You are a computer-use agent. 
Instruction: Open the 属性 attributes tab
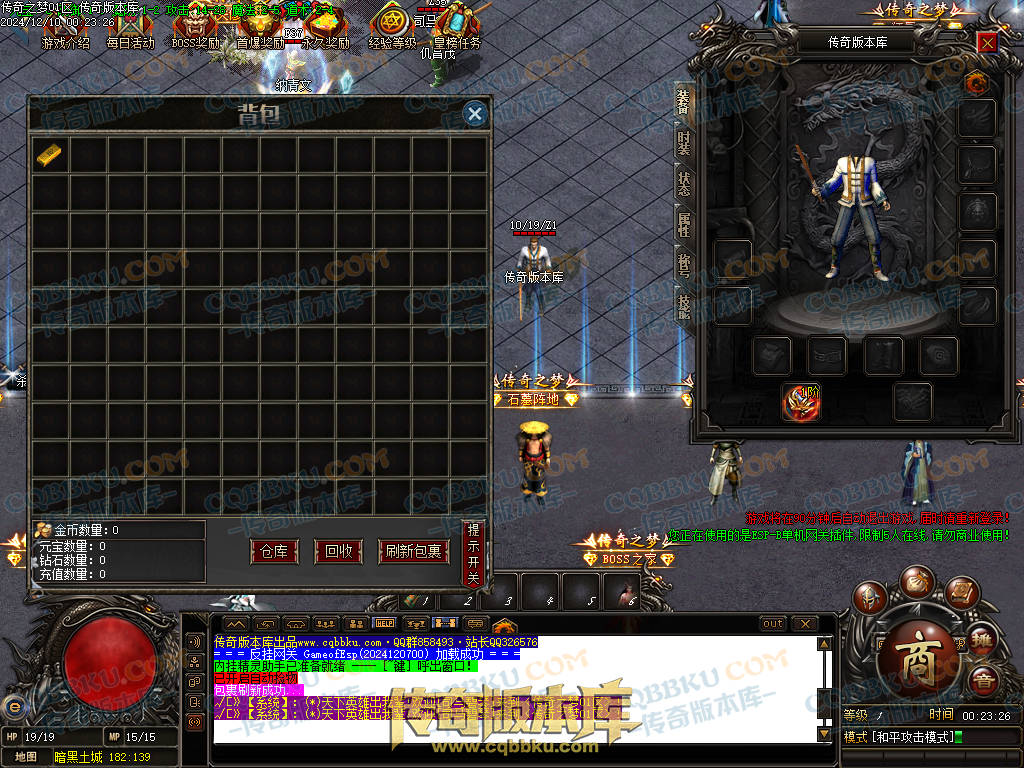684,226
